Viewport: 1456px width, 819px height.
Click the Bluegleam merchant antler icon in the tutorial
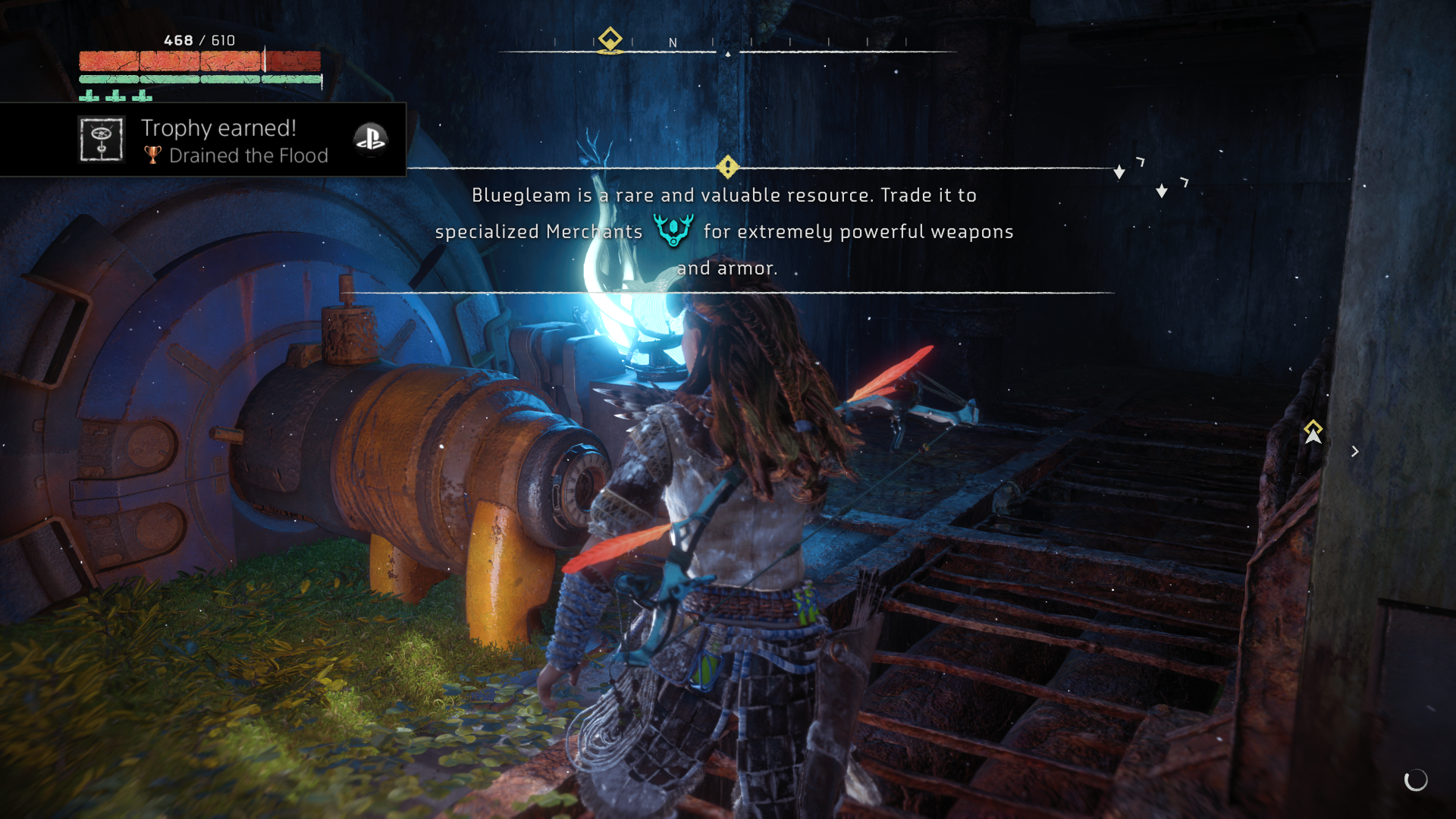(673, 230)
